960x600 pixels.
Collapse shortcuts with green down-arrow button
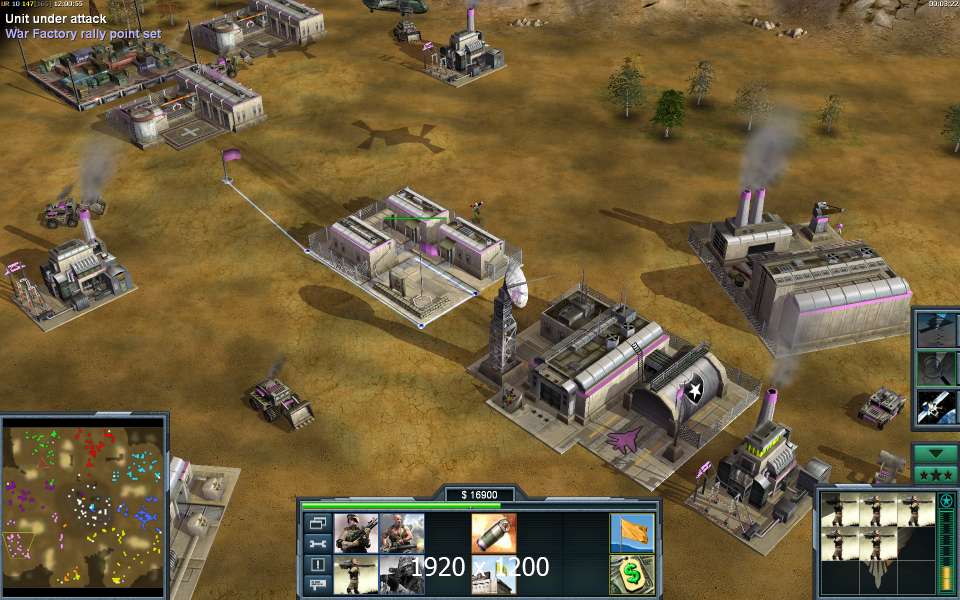point(935,453)
